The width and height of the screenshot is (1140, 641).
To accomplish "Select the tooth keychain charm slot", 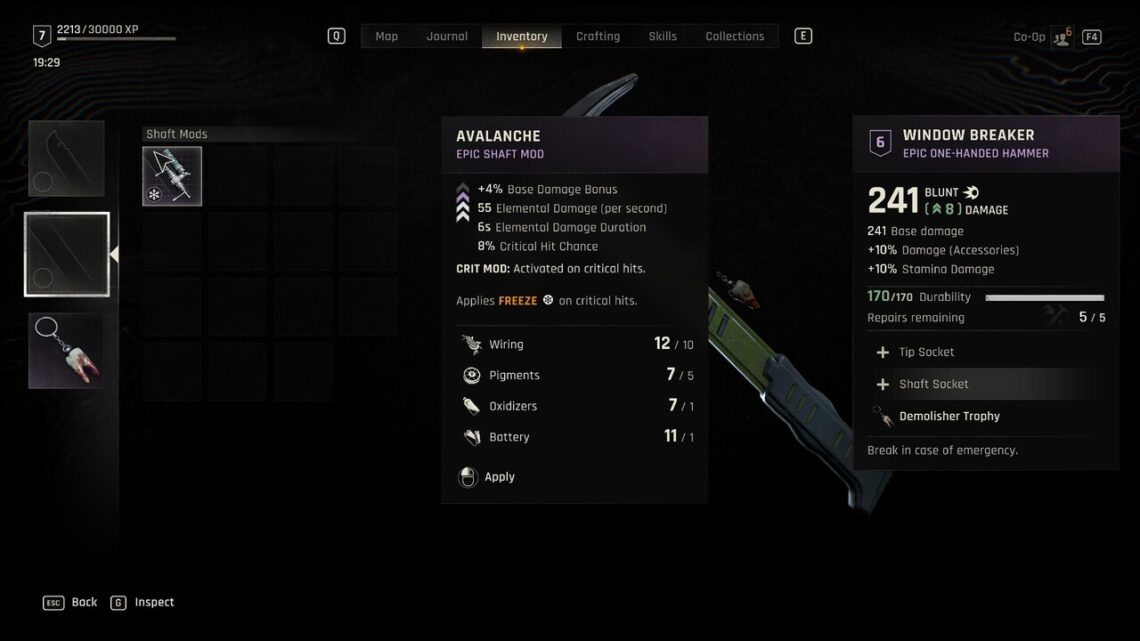I will point(66,350).
